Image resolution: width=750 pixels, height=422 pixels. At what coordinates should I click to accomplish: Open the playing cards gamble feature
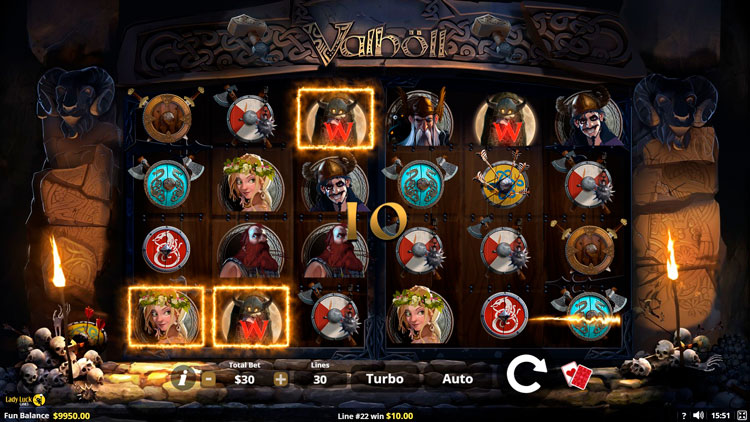pyautogui.click(x=577, y=376)
